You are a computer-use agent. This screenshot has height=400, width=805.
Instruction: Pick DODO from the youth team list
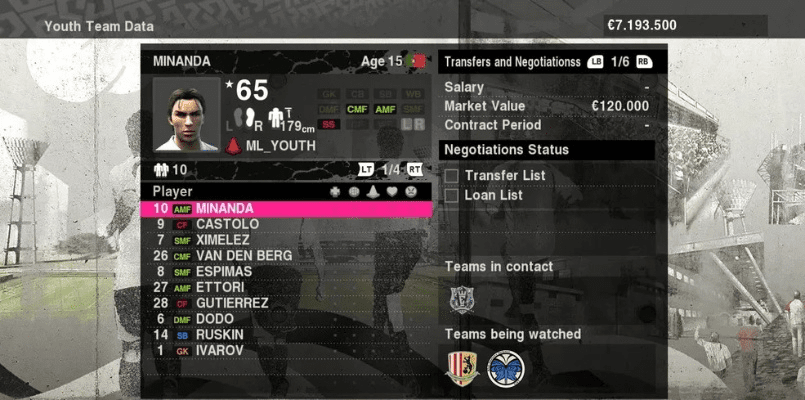pyautogui.click(x=216, y=319)
